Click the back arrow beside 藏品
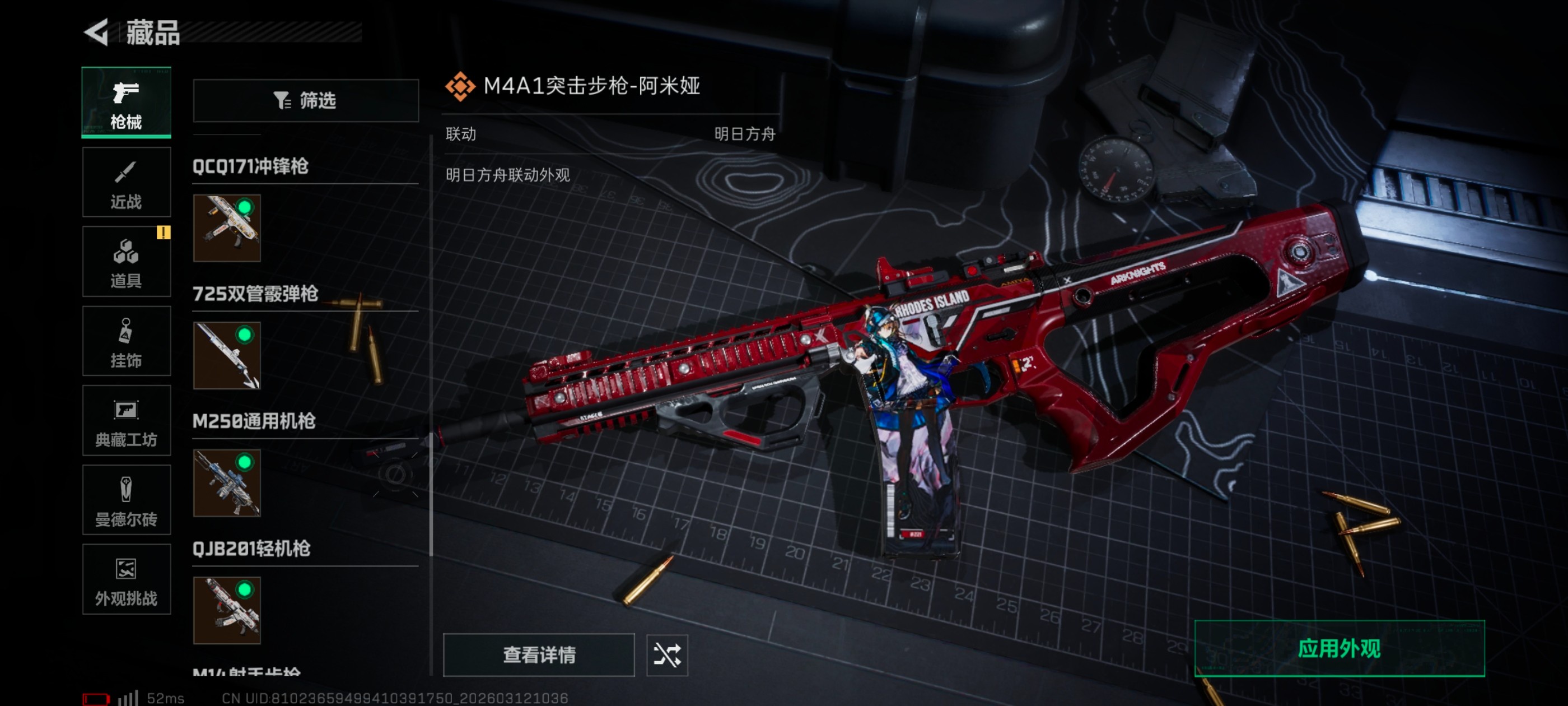Viewport: 1568px width, 706px height. pyautogui.click(x=97, y=34)
